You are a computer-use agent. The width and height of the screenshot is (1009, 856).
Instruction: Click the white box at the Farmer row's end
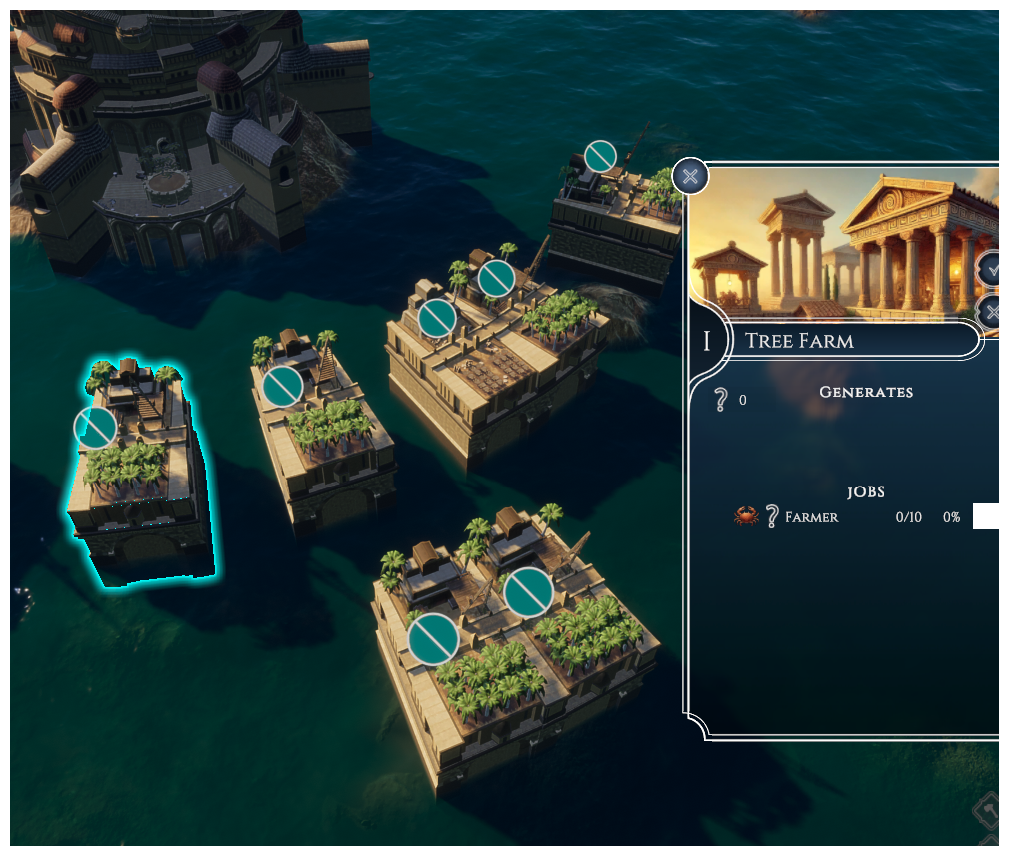(986, 516)
